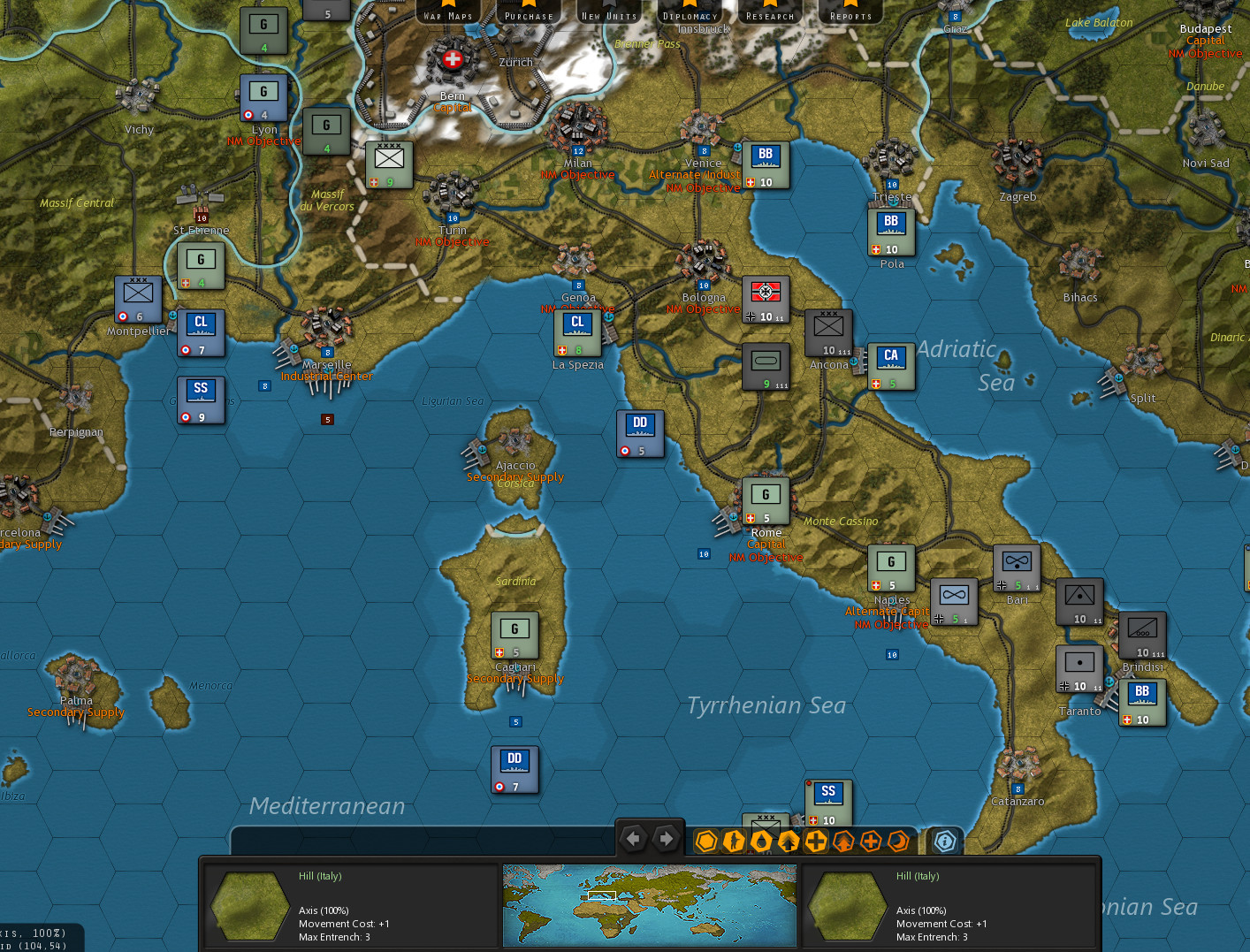Image resolution: width=1250 pixels, height=952 pixels.
Task: Click the plain yellow hexagon map mode icon
Action: pyautogui.click(x=706, y=841)
